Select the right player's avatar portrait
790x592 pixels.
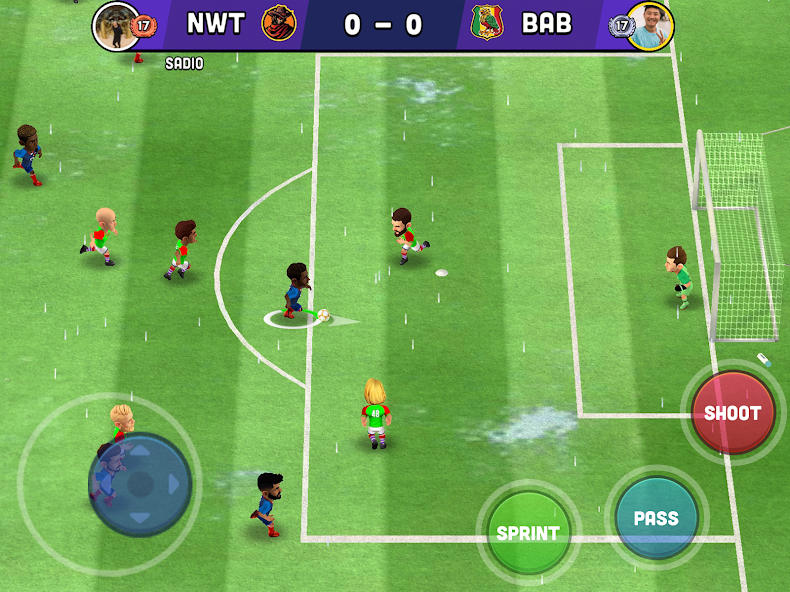tap(650, 25)
